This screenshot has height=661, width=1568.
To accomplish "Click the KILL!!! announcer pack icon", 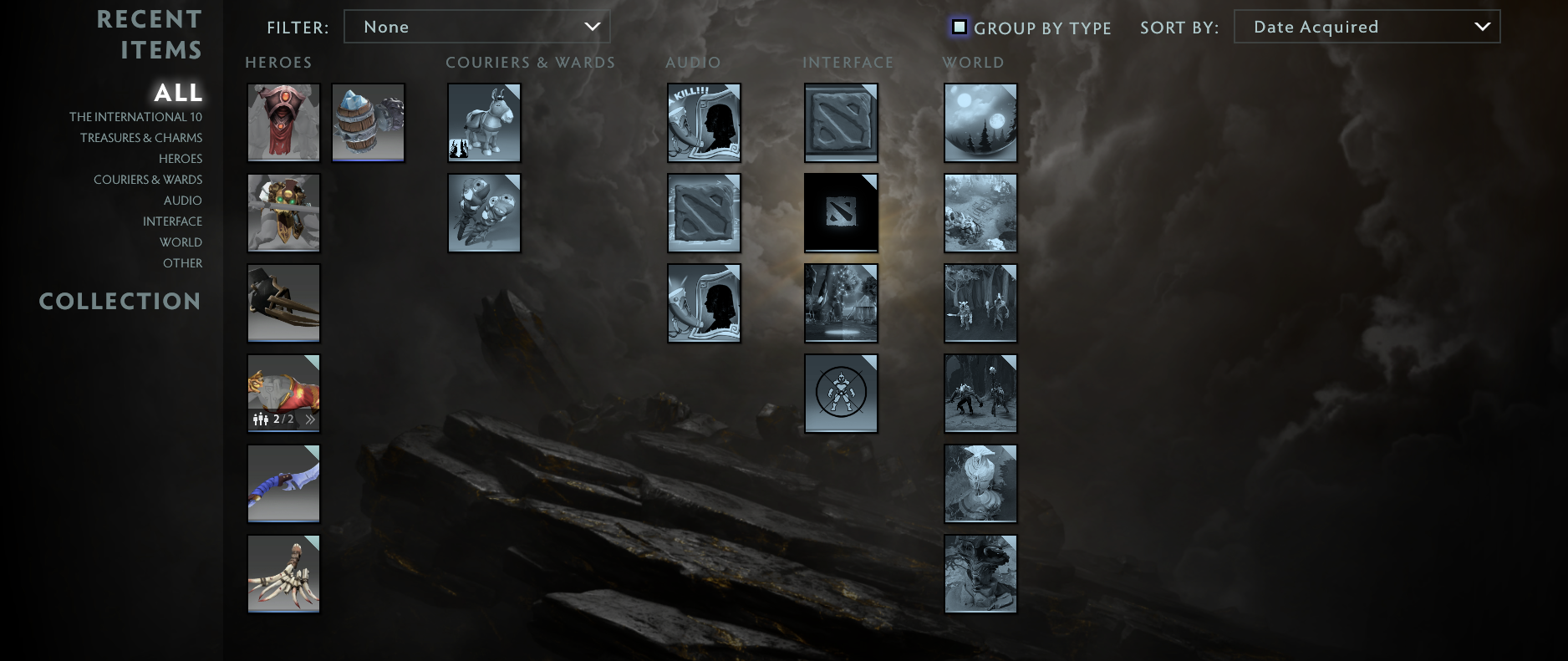I will pos(704,122).
